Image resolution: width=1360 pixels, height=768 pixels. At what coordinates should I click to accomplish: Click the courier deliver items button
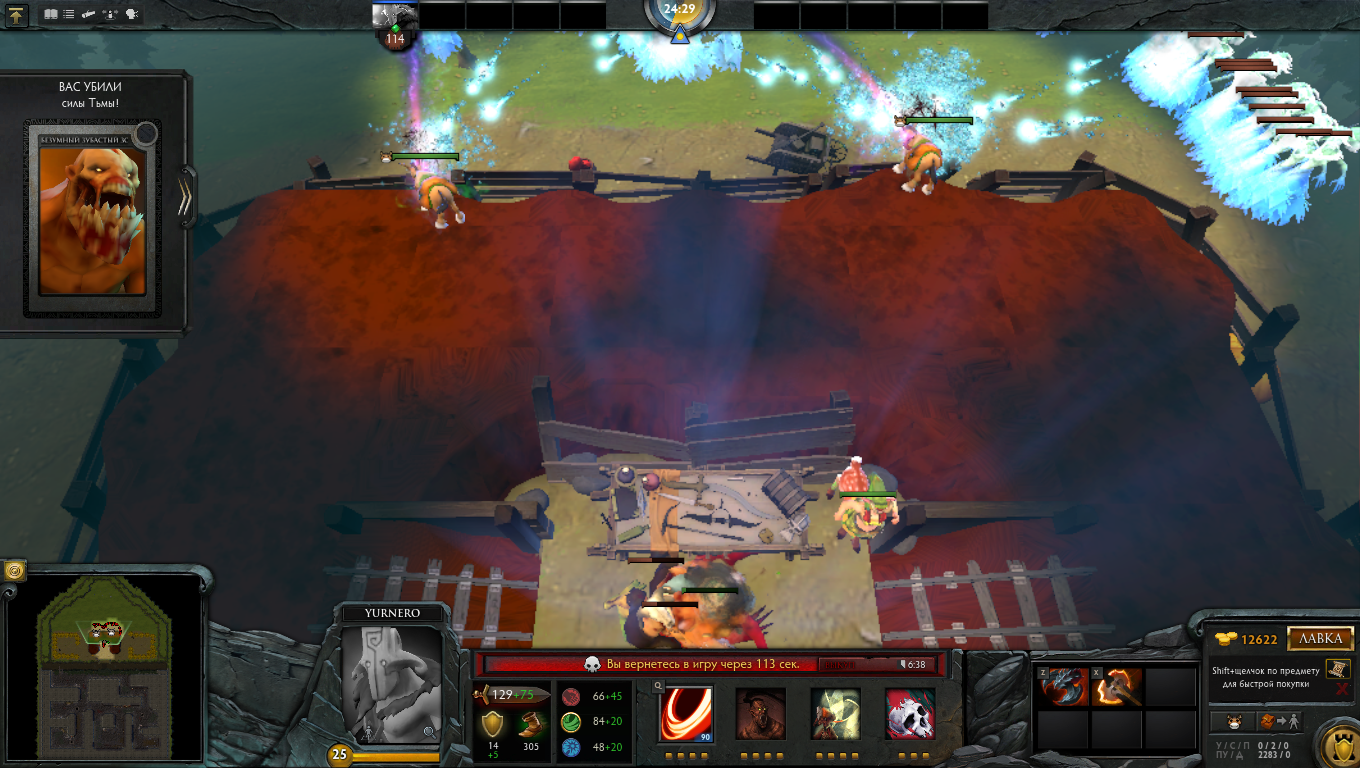coord(1279,721)
